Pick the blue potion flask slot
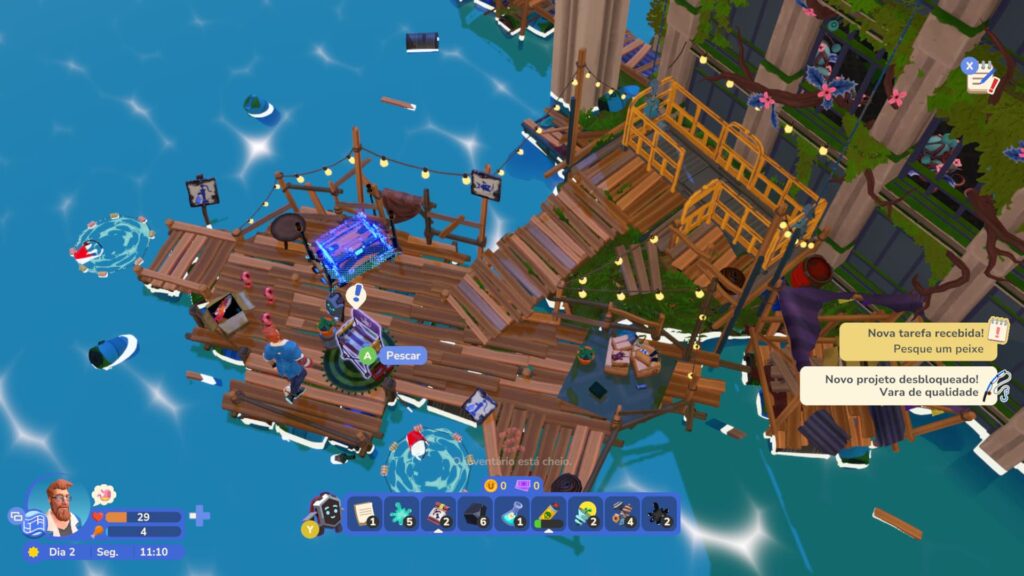Image resolution: width=1024 pixels, height=576 pixels. point(512,514)
